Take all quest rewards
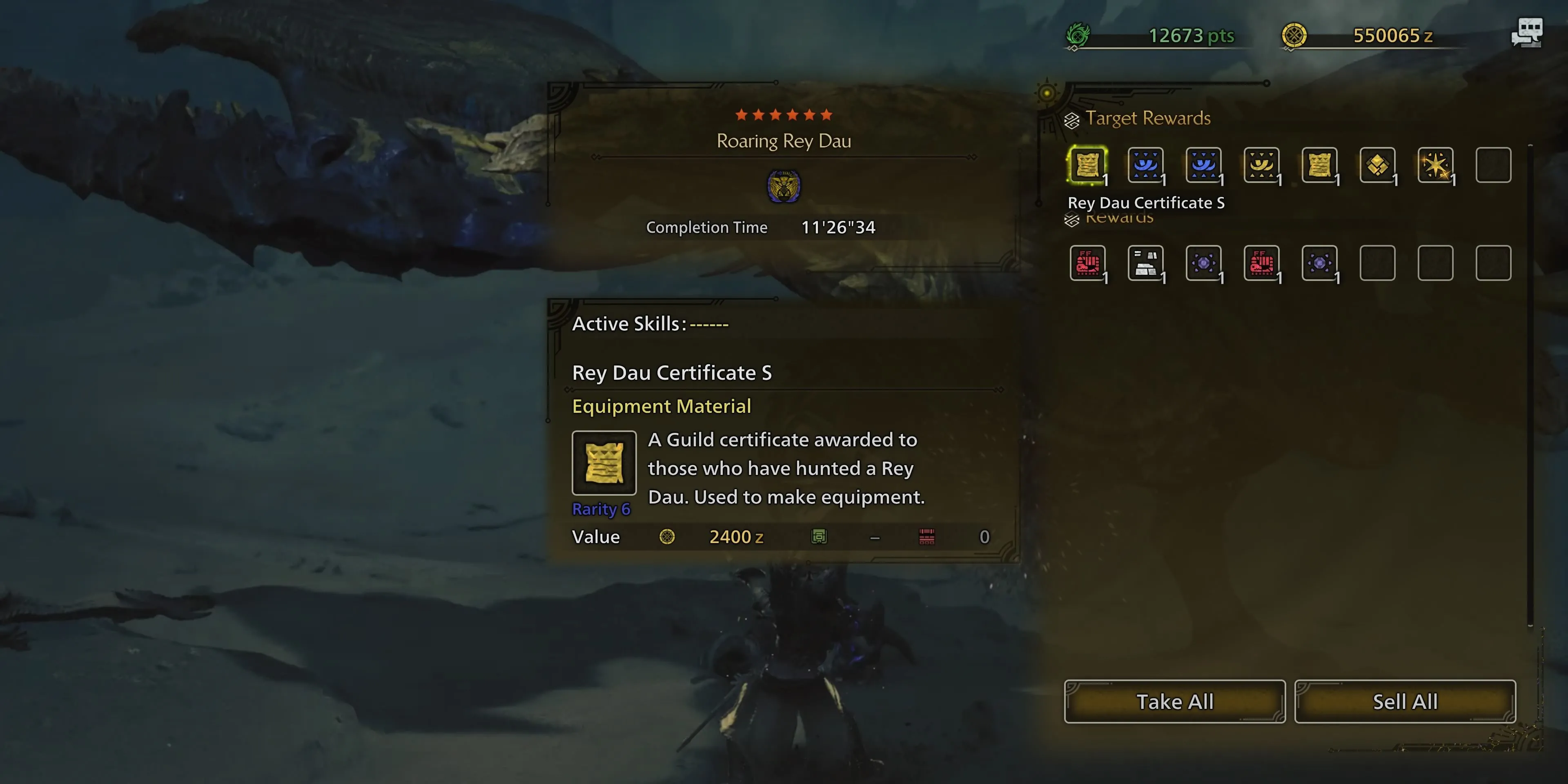Screen dimensions: 1568x784 1174,701
